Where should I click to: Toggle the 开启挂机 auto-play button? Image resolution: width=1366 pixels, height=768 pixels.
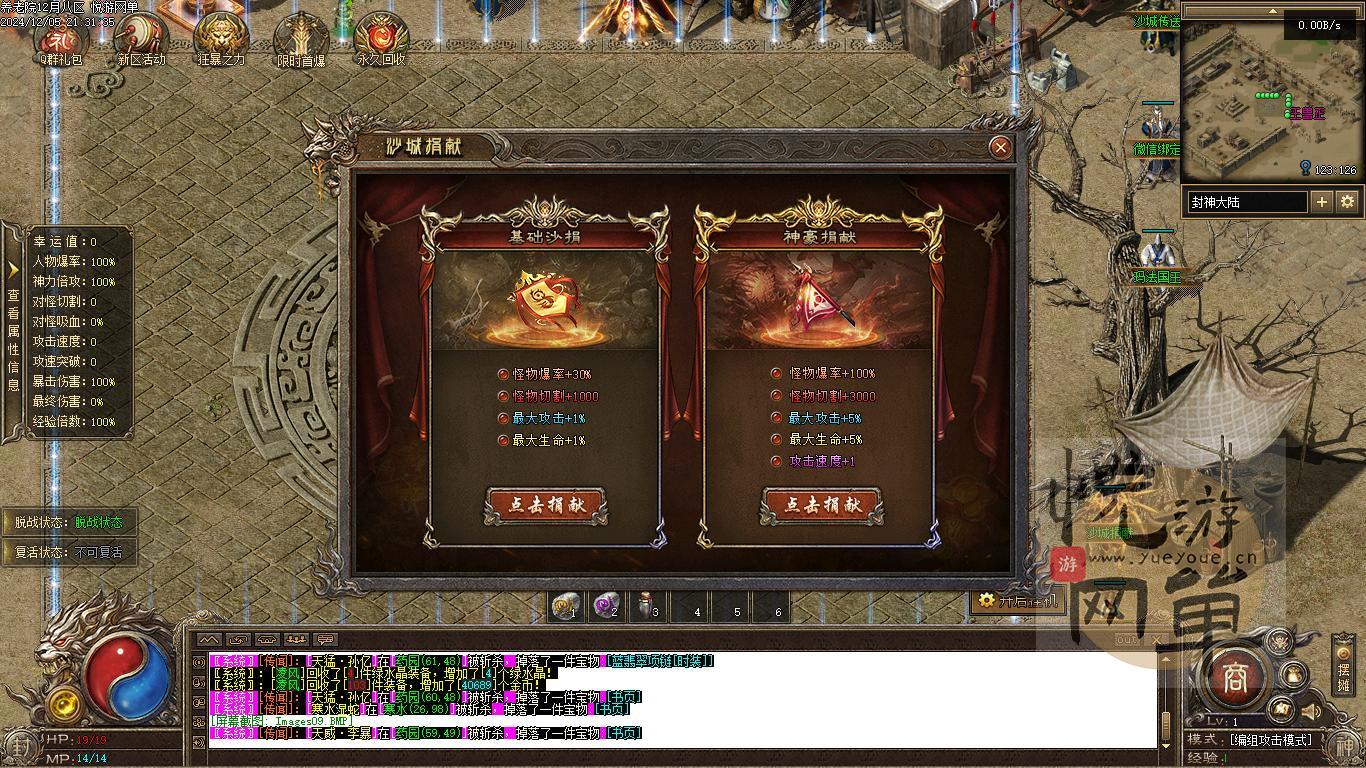[1015, 601]
